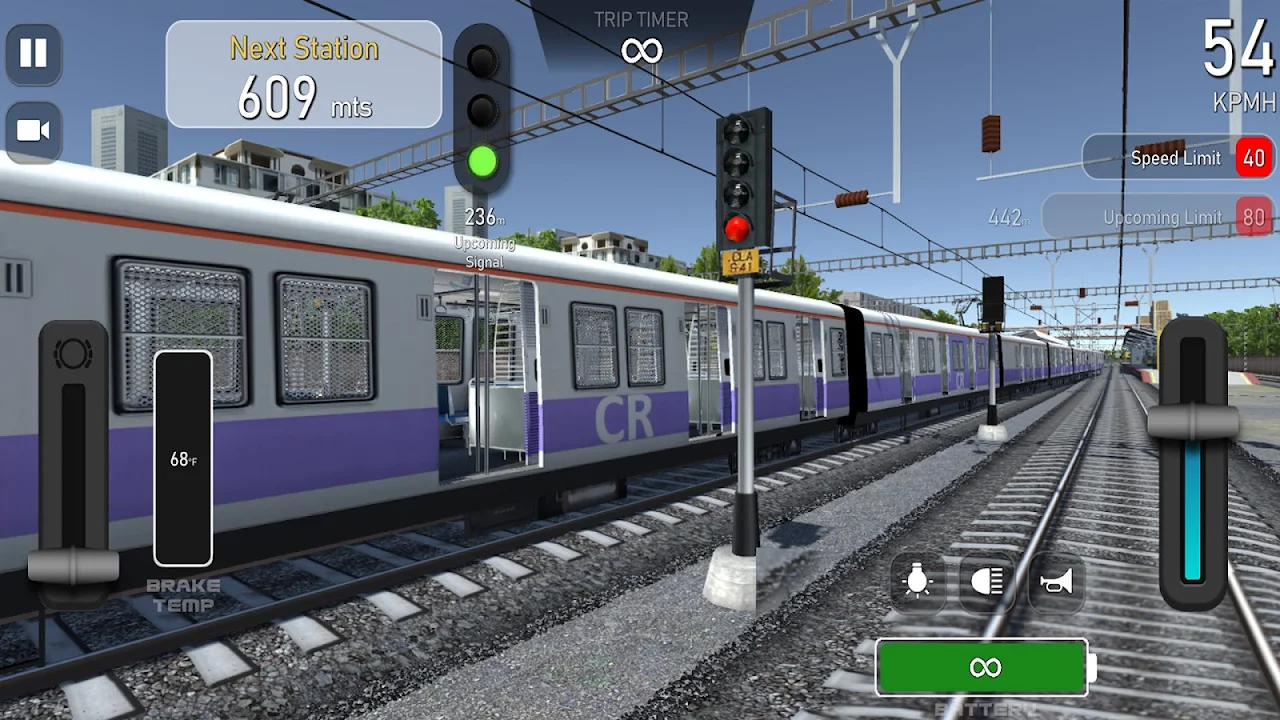This screenshot has width=1280, height=720.
Task: Click the throttle lever handle
Action: tap(1192, 423)
